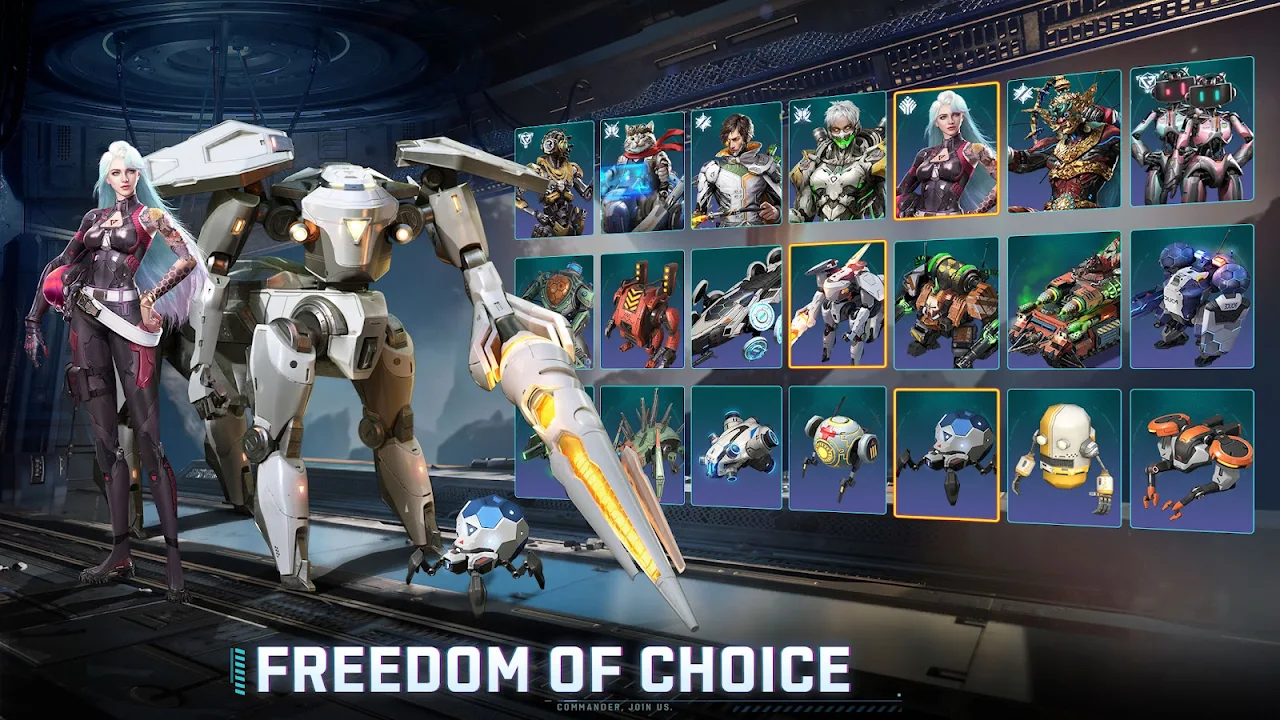This screenshot has height=720, width=1280.
Task: Select the blue-white sphere-armored mech tile
Action: 1192,295
